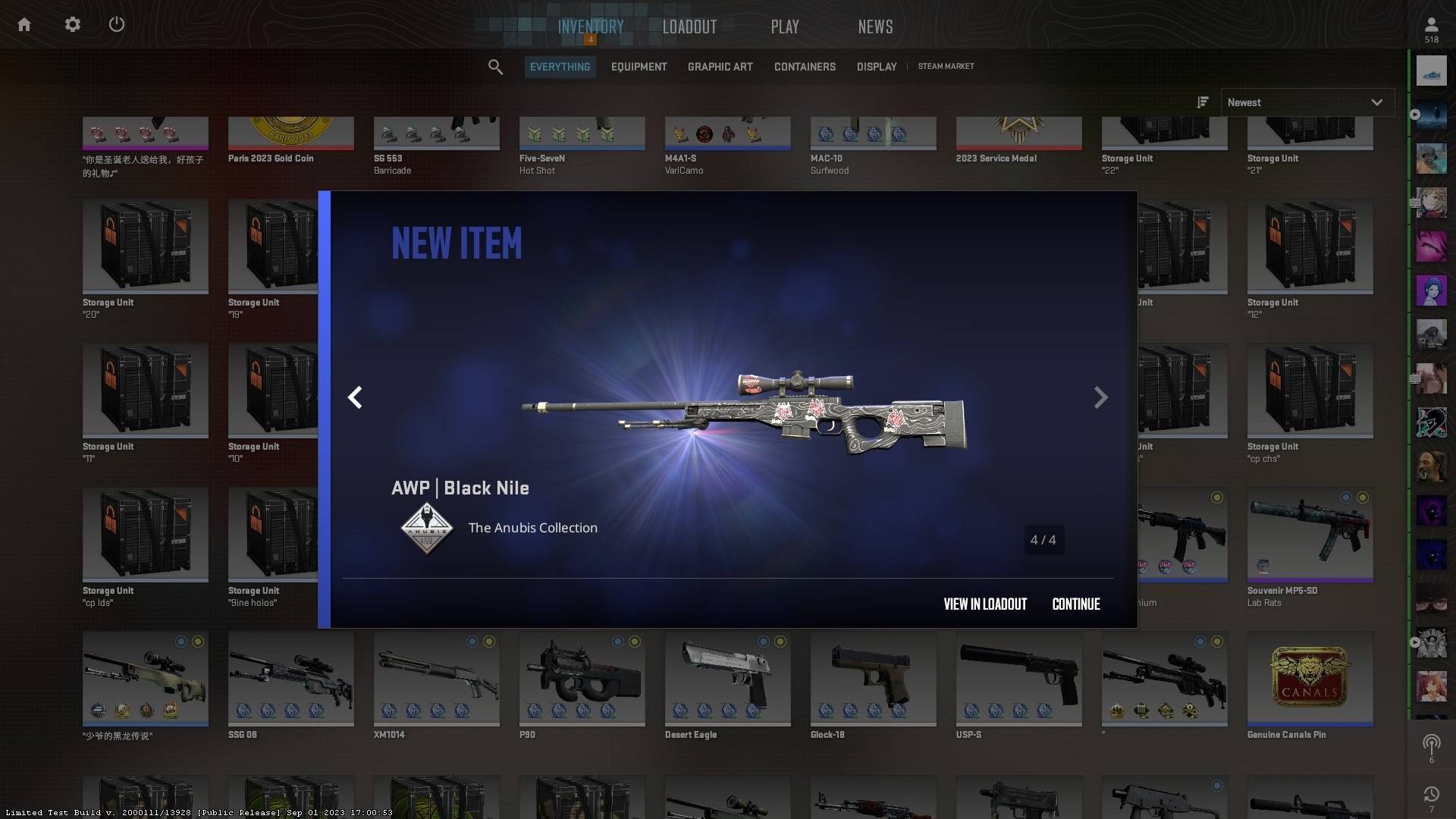
Task: Open the Steam Market link
Action: point(946,67)
